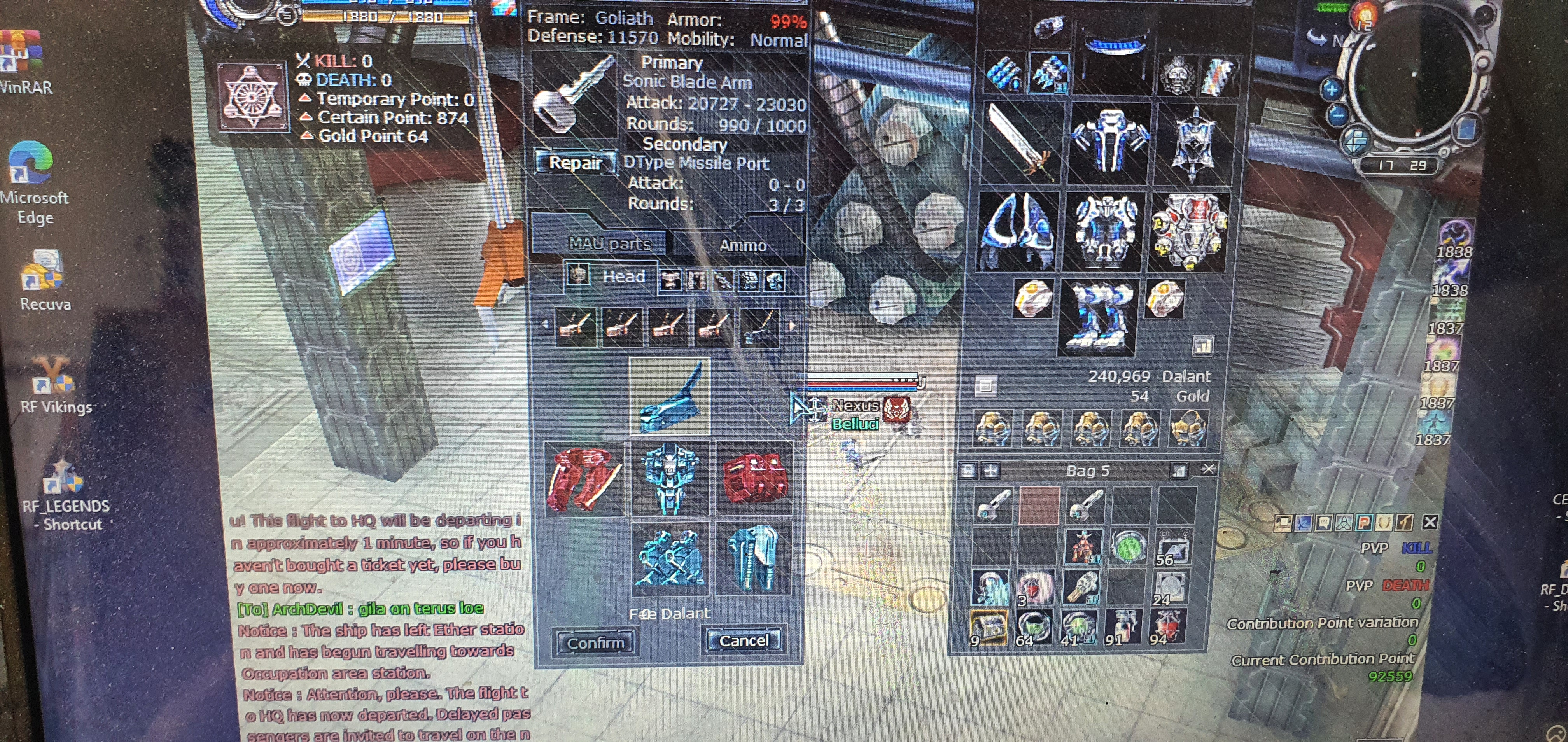Cancel the MAU tuning window
The width and height of the screenshot is (1568, 742).
click(743, 641)
